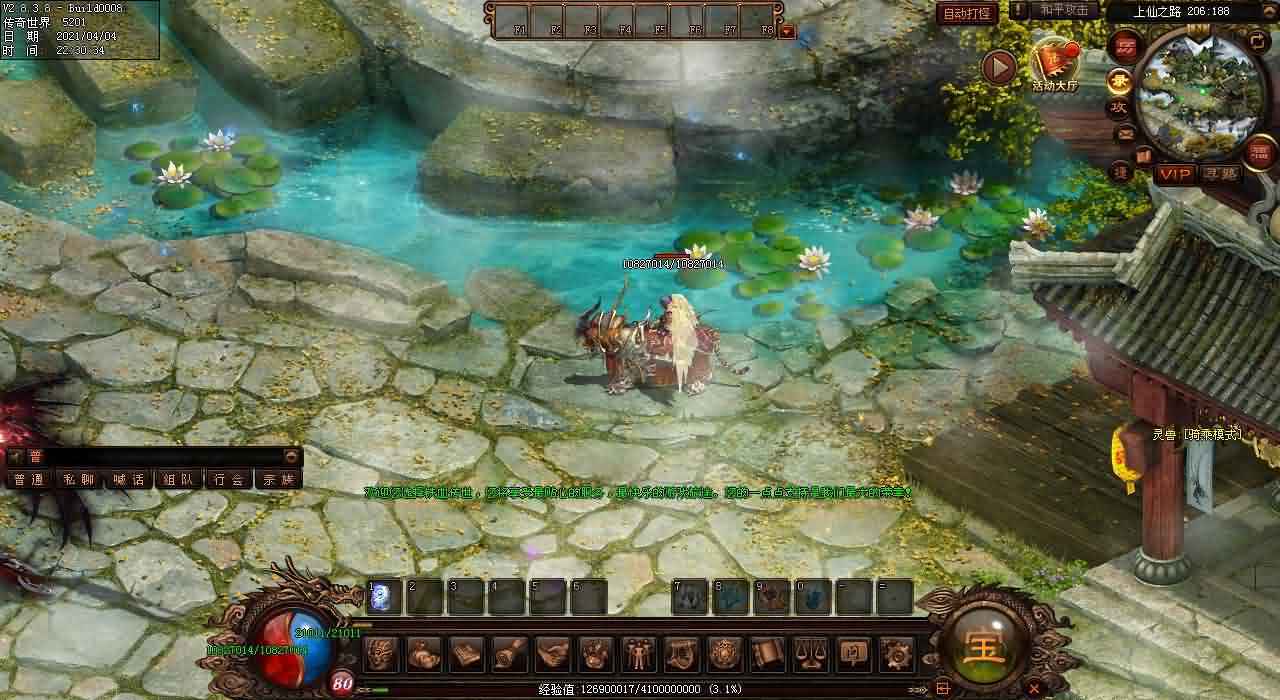This screenshot has width=1280, height=700.
Task: Open the 活动大厅 activity hall
Action: 1055,66
